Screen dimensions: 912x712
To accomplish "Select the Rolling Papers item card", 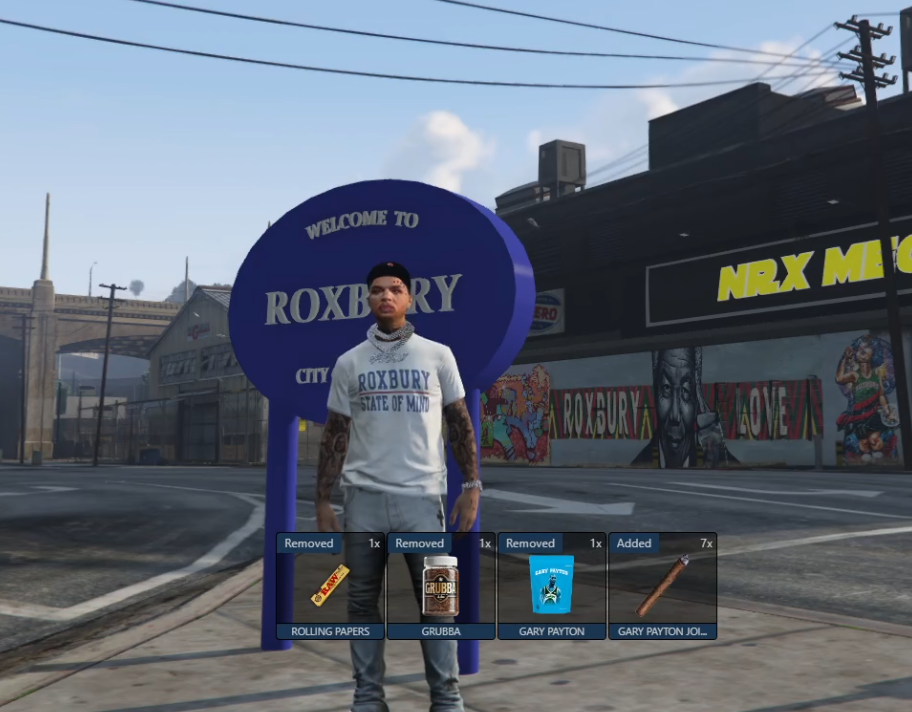I will pyautogui.click(x=331, y=587).
